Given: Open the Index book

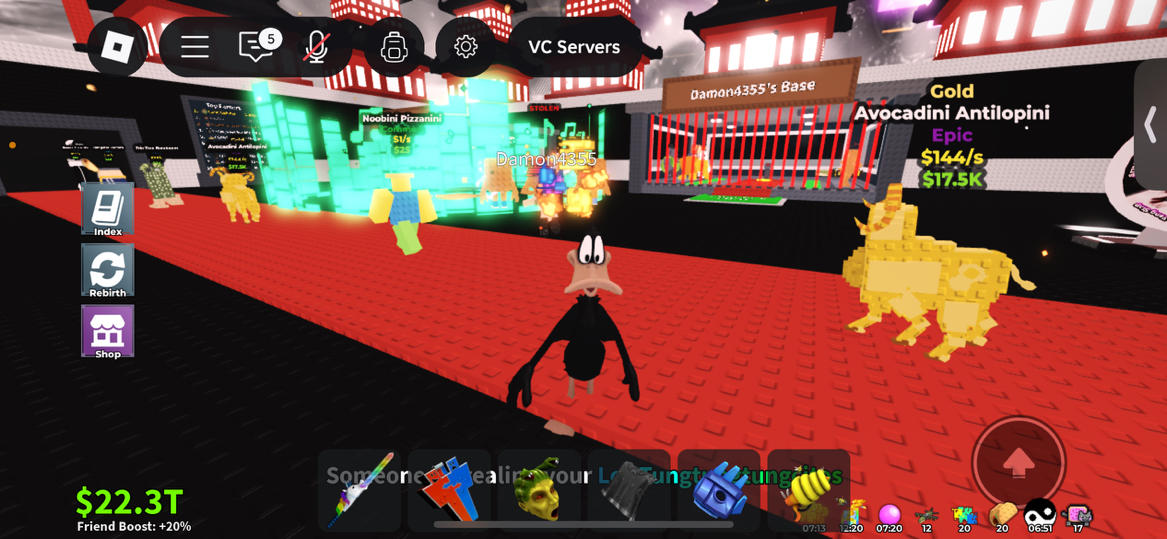Looking at the screenshot, I should [108, 209].
